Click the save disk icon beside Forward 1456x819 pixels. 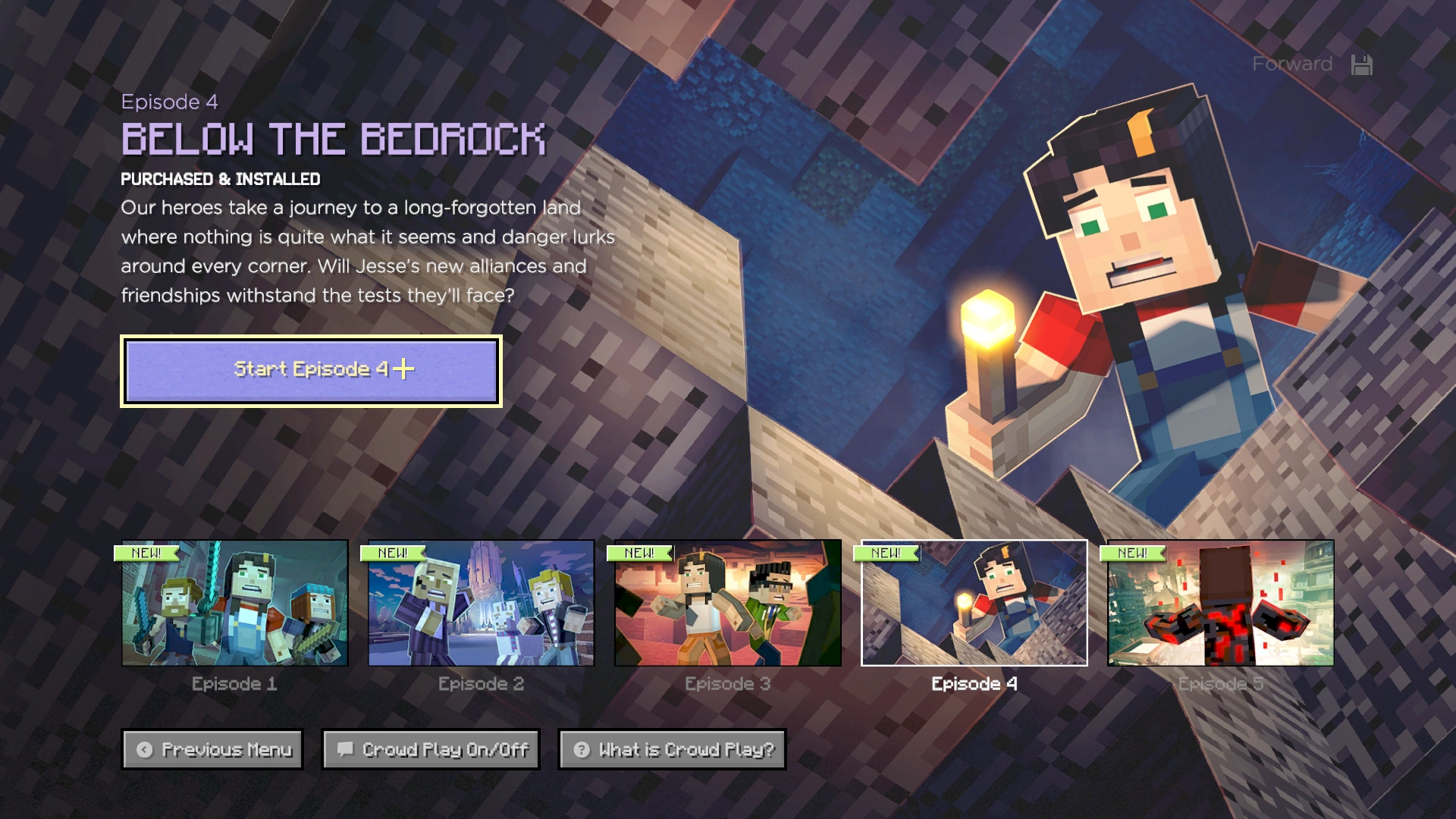tap(1362, 64)
